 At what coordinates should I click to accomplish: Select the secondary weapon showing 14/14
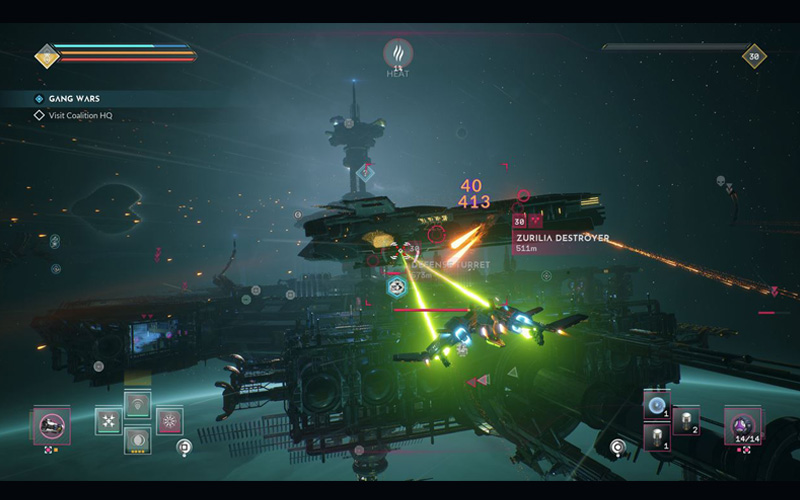pyautogui.click(x=742, y=425)
